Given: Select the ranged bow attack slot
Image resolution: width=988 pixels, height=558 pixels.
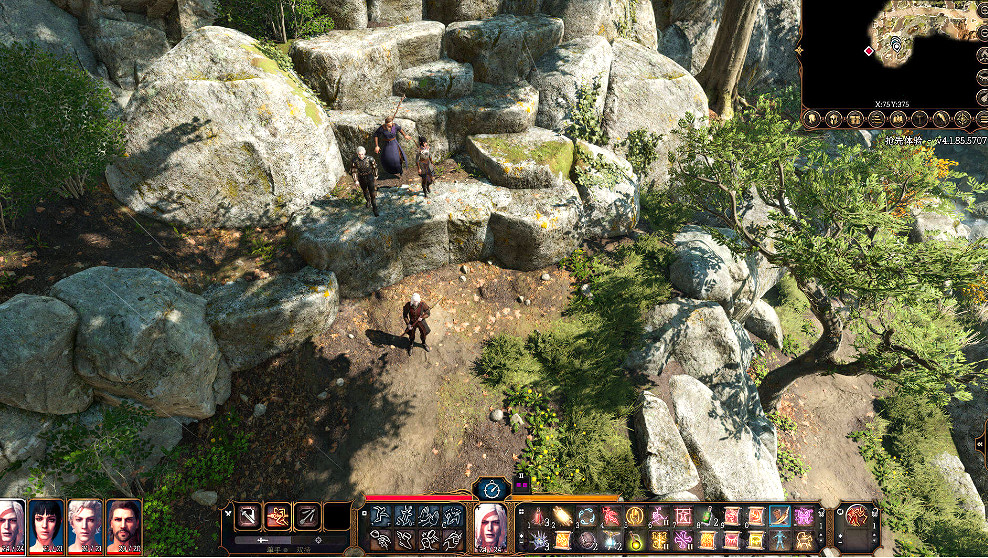Looking at the screenshot, I should [x=308, y=516].
